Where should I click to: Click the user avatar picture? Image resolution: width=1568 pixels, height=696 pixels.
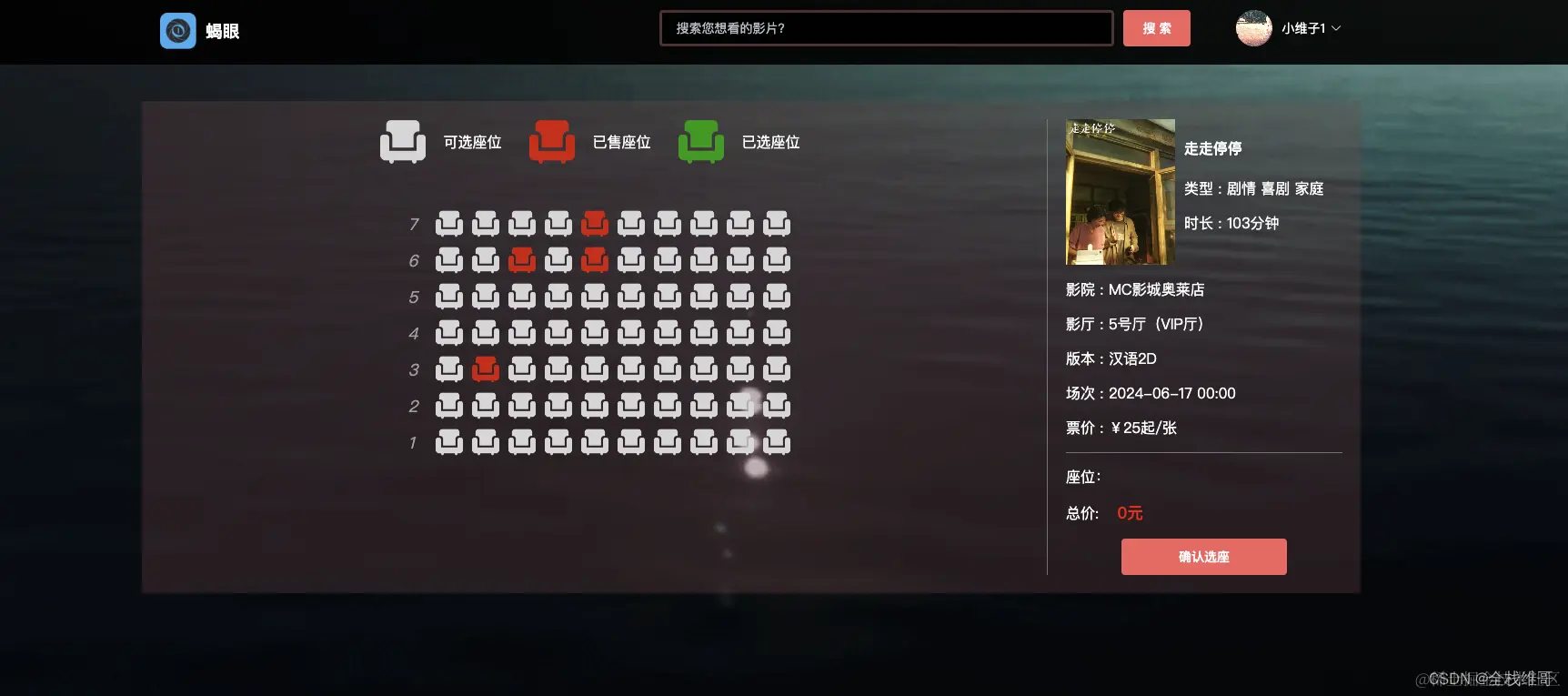(x=1253, y=28)
